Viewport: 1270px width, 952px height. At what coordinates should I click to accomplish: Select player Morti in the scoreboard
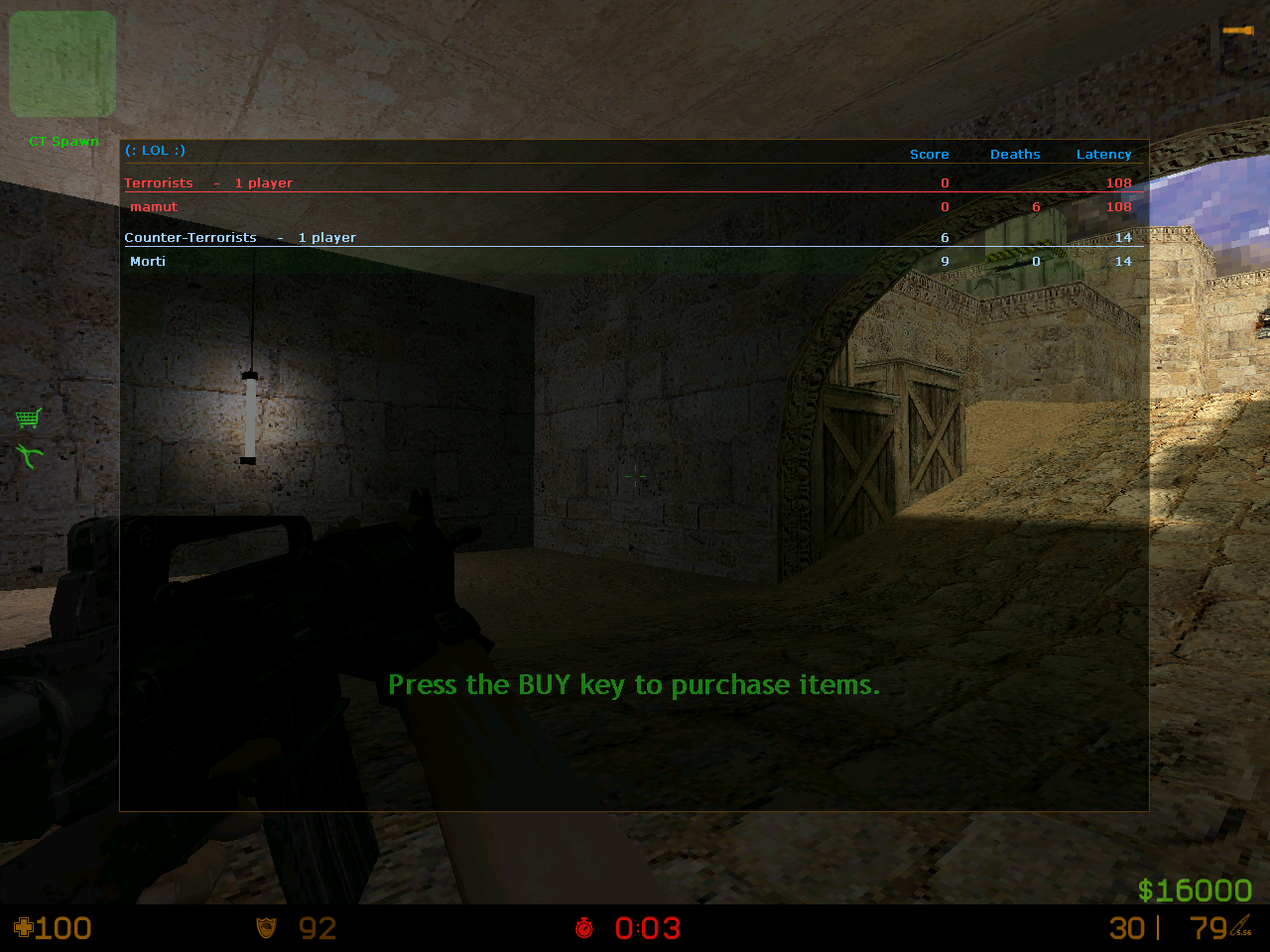[x=148, y=262]
